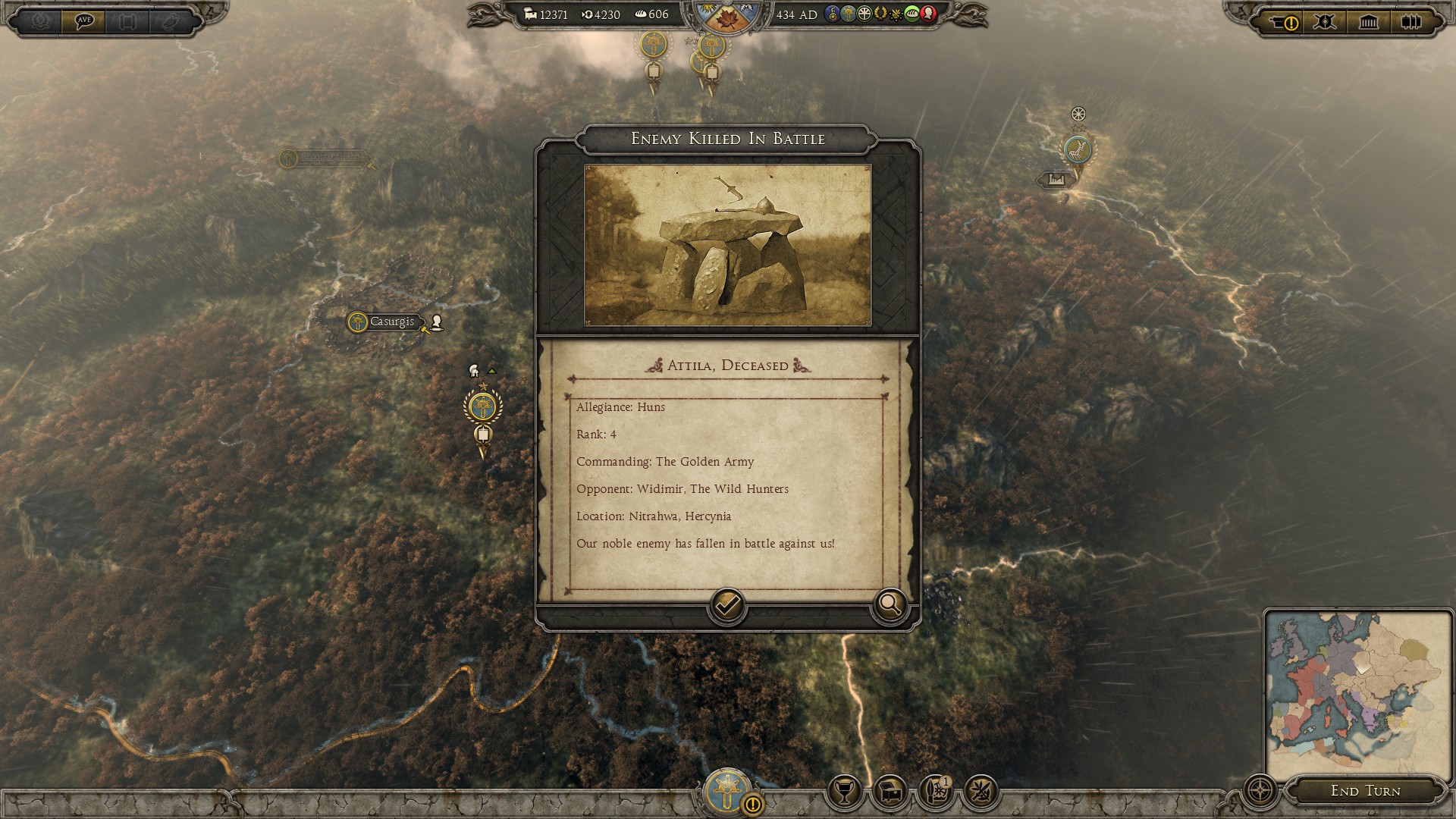Image resolution: width=1456 pixels, height=819 pixels.
Task: Open the scroll tab in top-left bar
Action: coord(127,20)
